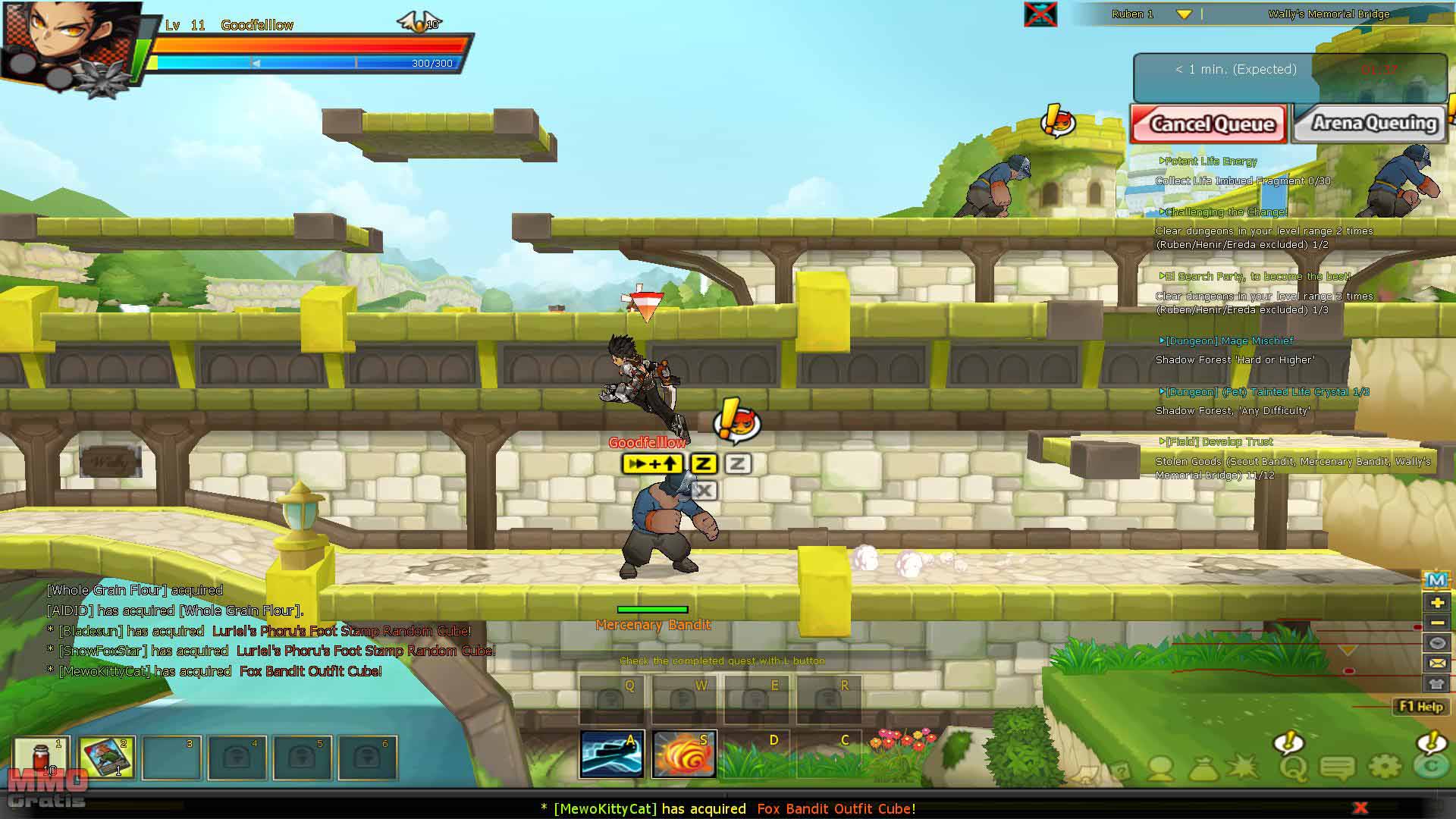Screen dimensions: 1456x819
Task: Use the monster card in quick slot 2
Action: click(106, 757)
